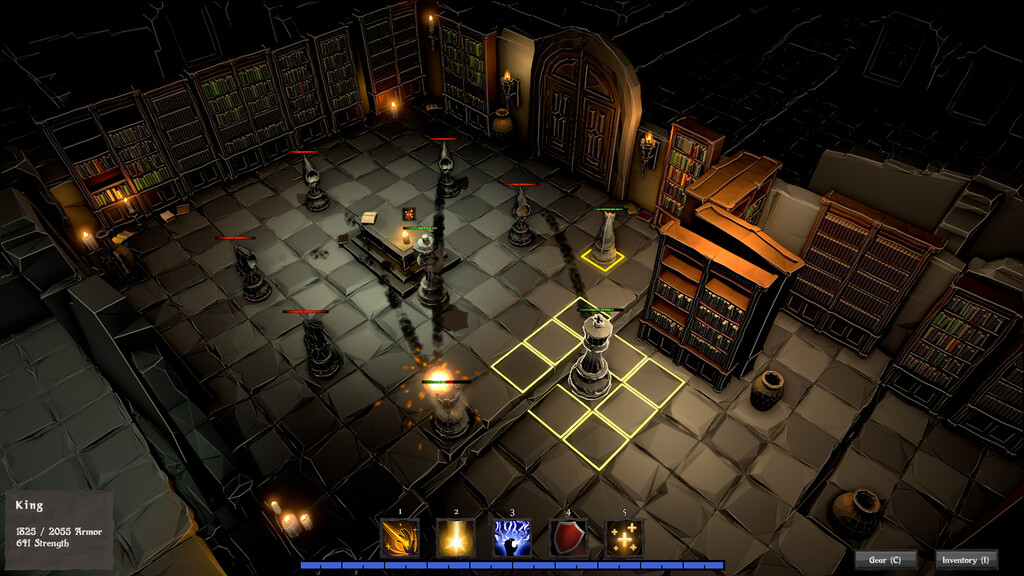Trigger the golden sparkles ability in slot 5
1024x576 pixels.
(624, 538)
